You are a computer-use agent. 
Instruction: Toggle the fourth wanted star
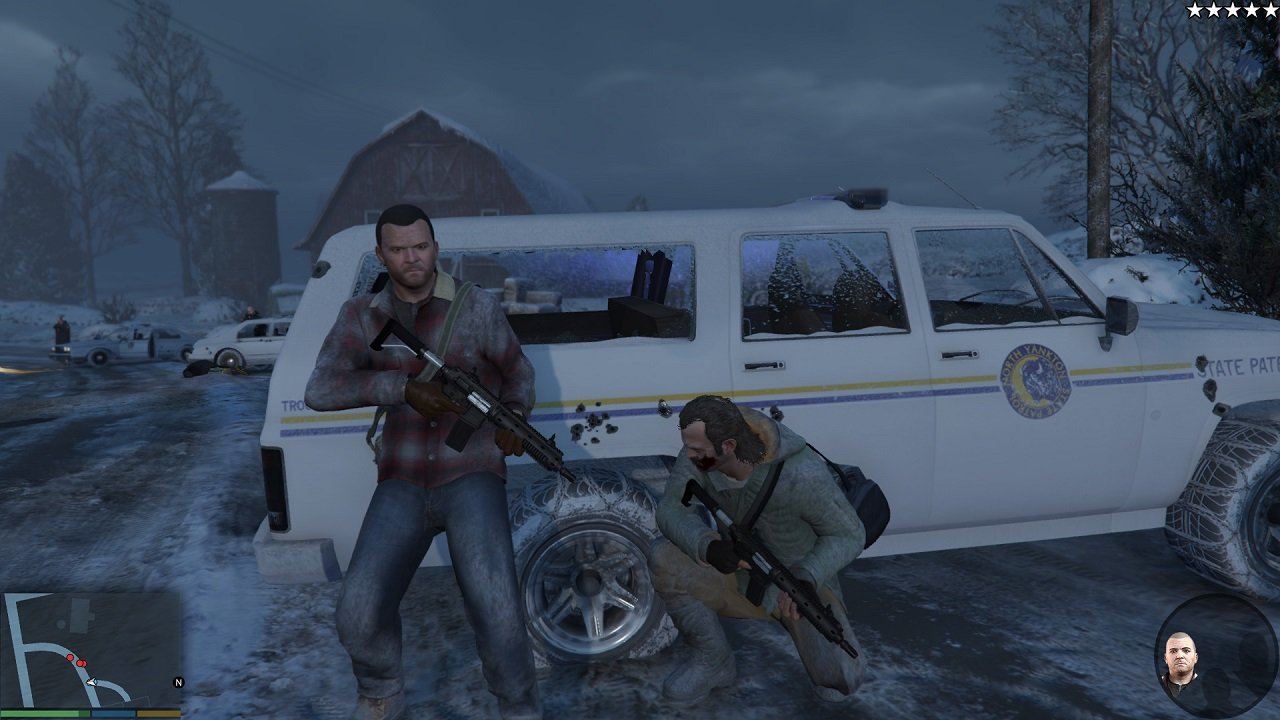coord(1251,10)
